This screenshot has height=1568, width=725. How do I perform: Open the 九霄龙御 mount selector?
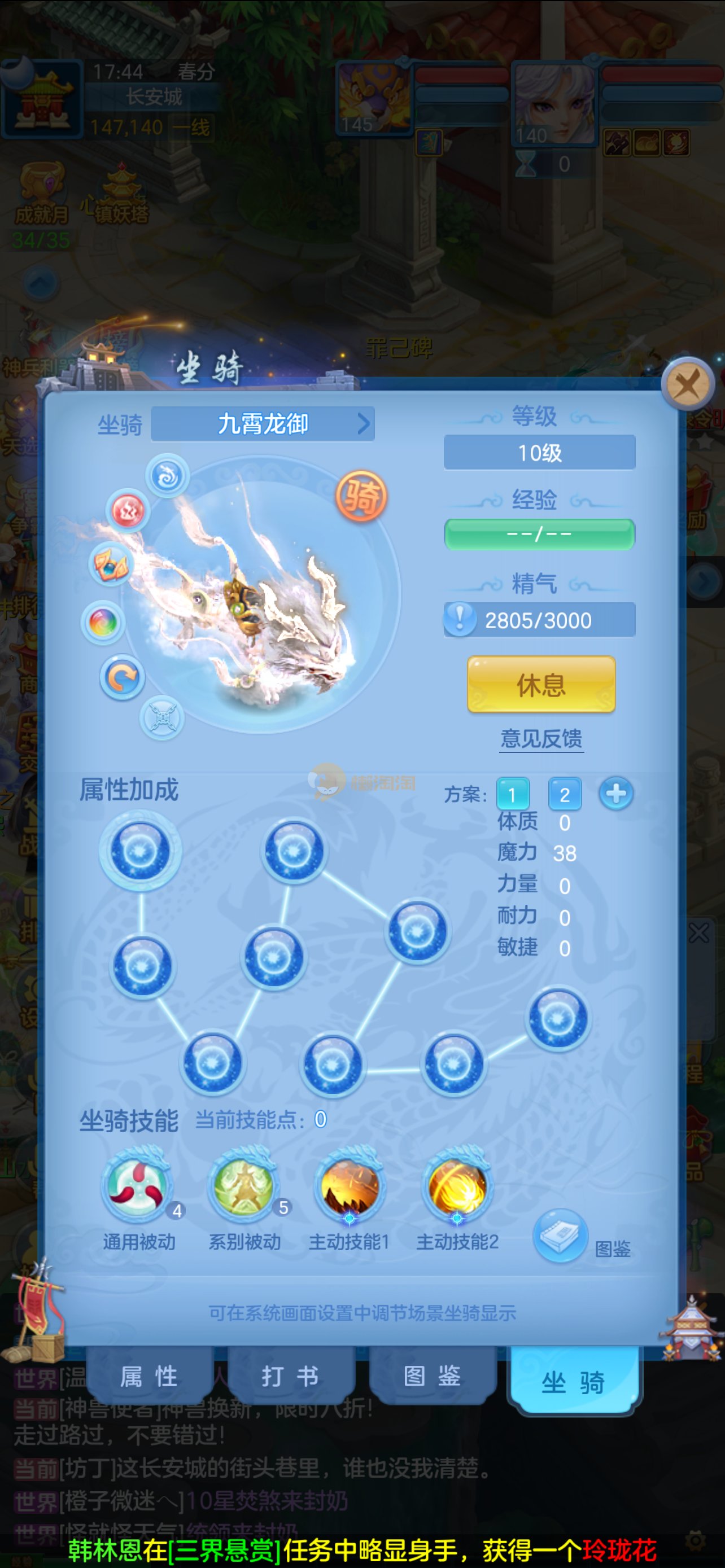[x=263, y=424]
